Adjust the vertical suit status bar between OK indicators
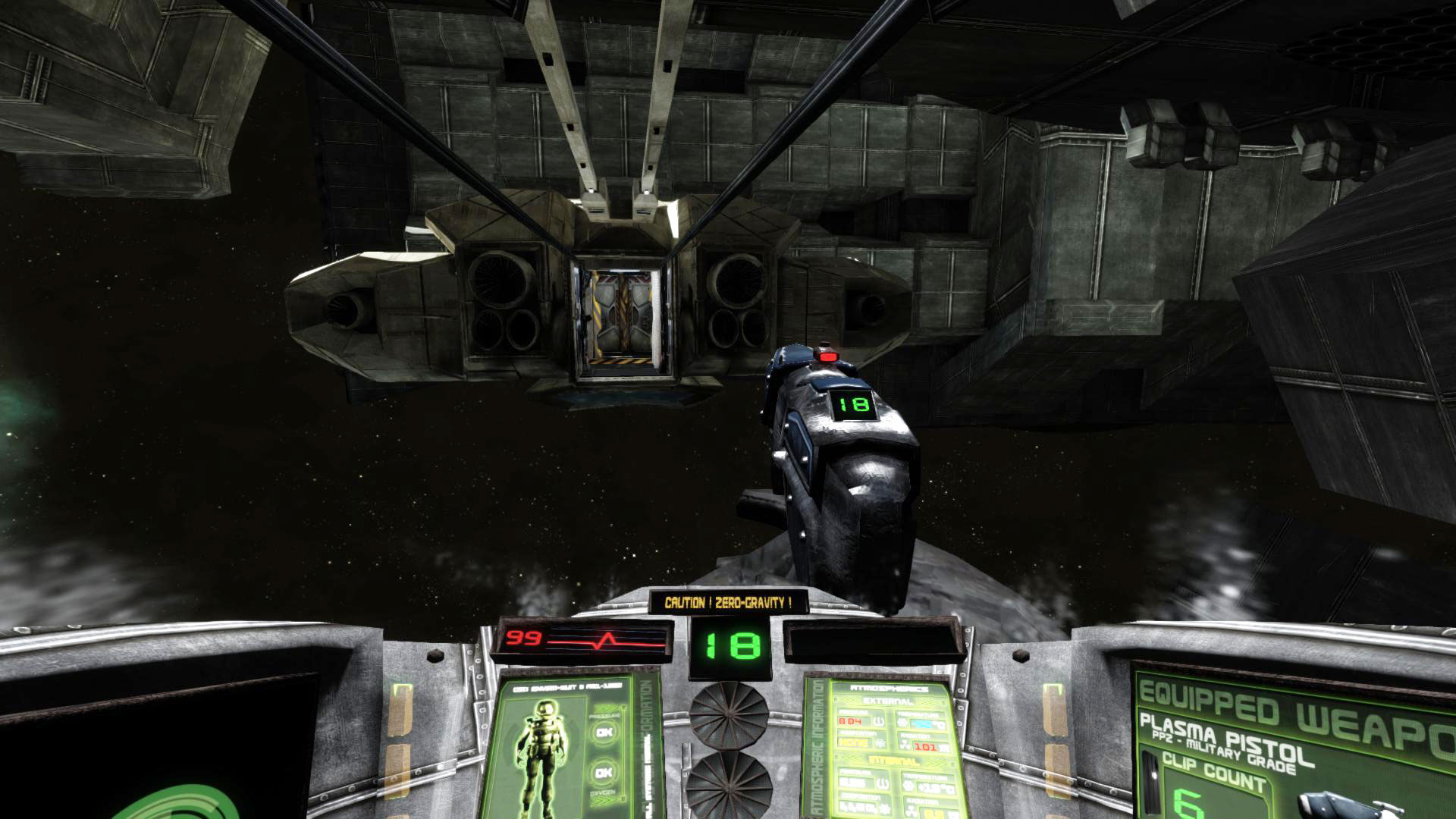This screenshot has width=1456, height=819. 623,752
